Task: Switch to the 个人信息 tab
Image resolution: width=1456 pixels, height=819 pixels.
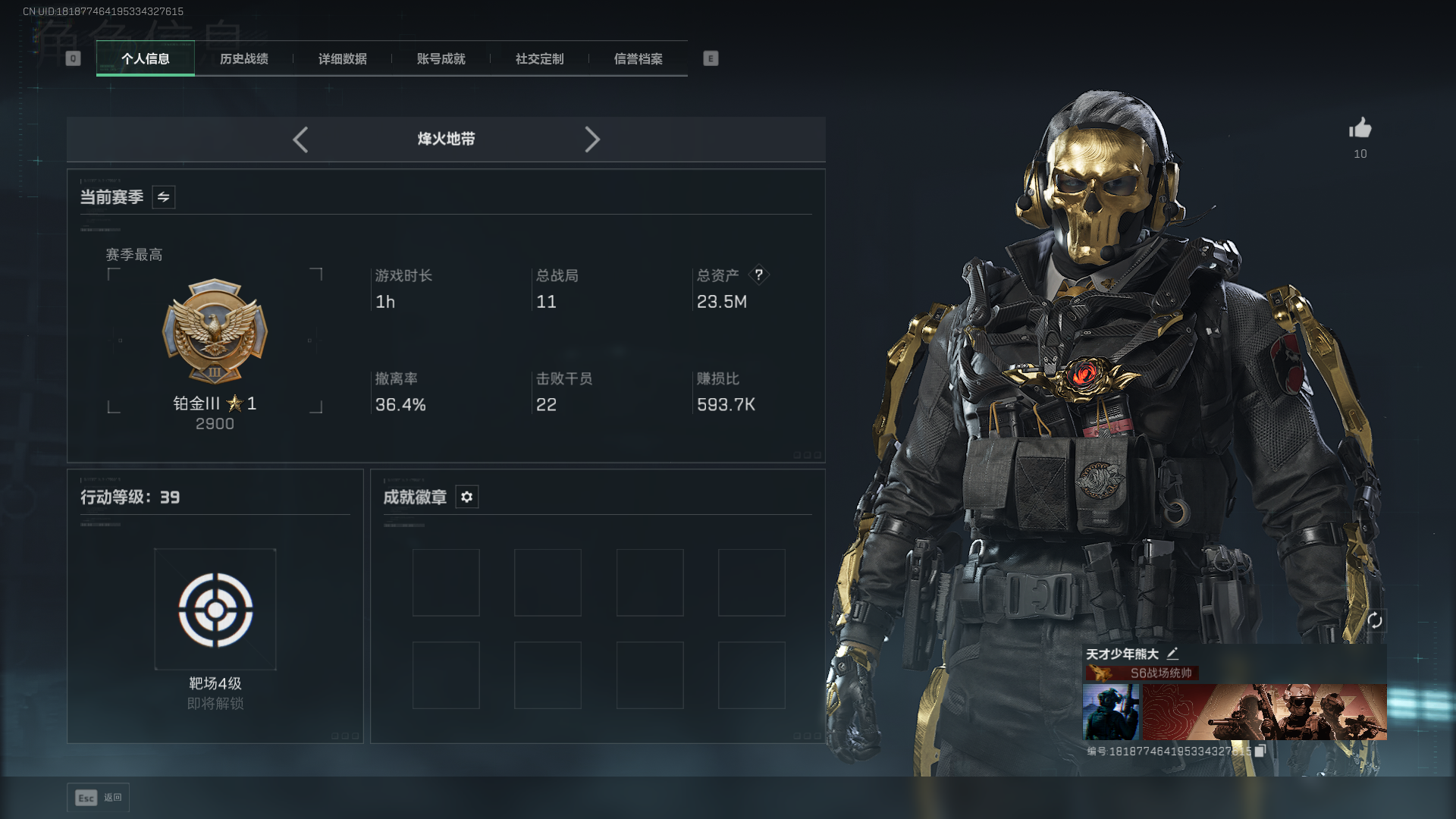Action: (145, 59)
